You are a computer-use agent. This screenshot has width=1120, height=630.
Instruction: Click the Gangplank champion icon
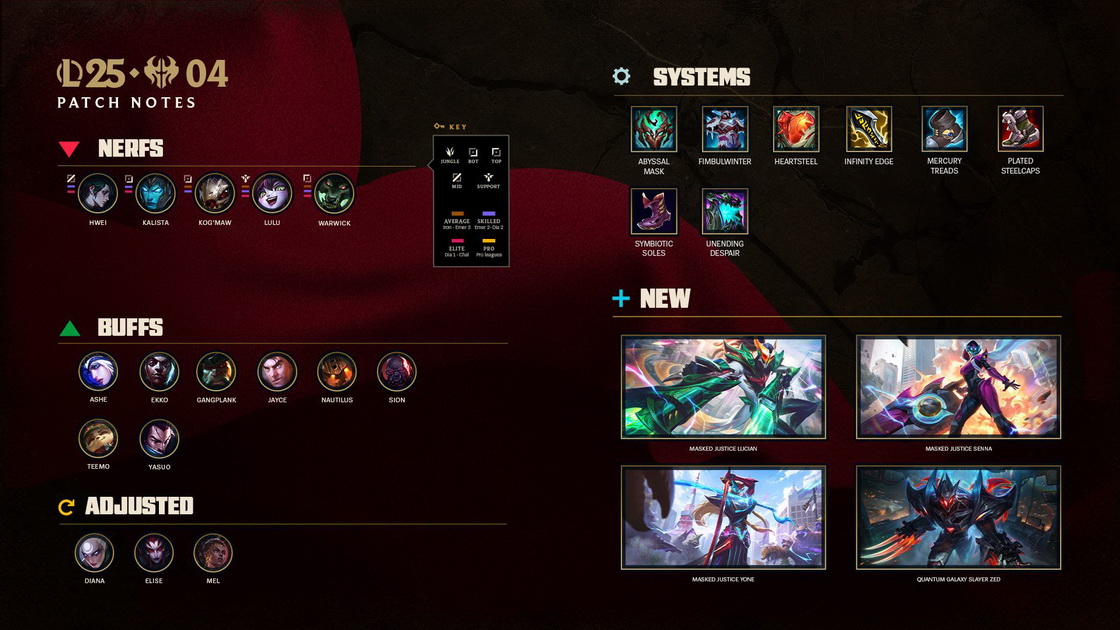coord(216,371)
